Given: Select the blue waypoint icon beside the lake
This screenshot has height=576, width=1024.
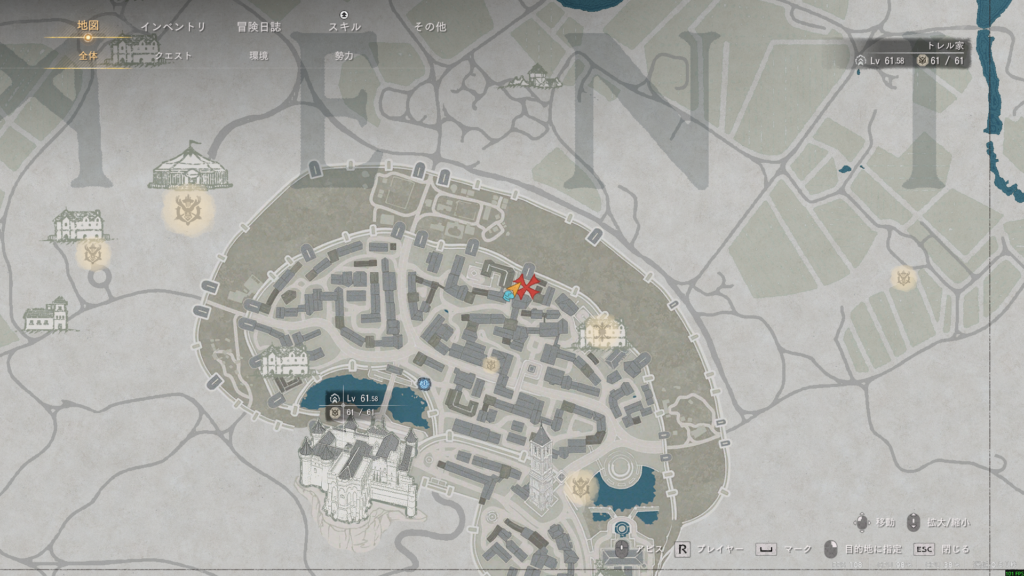Looking at the screenshot, I should pyautogui.click(x=426, y=383).
